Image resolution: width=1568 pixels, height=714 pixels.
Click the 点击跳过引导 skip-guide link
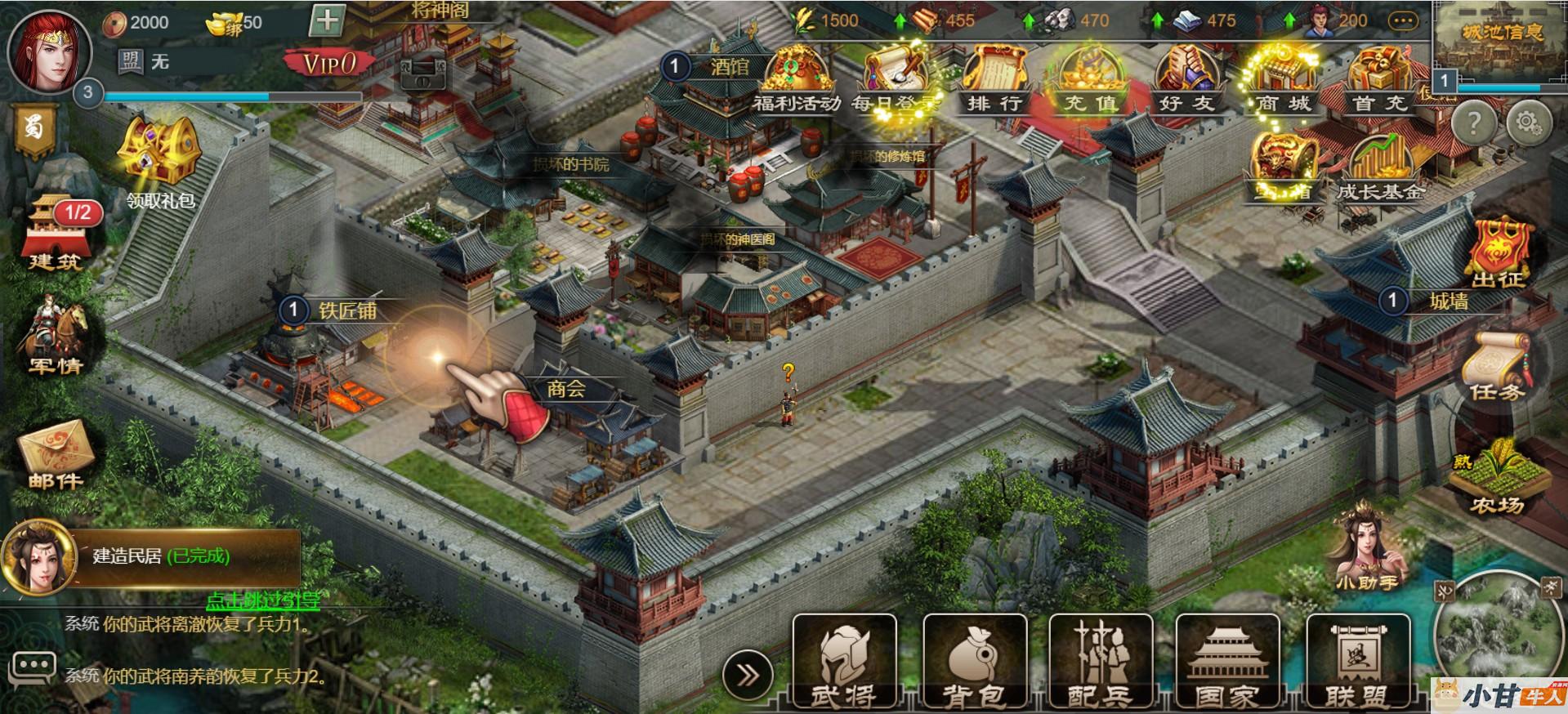262,601
